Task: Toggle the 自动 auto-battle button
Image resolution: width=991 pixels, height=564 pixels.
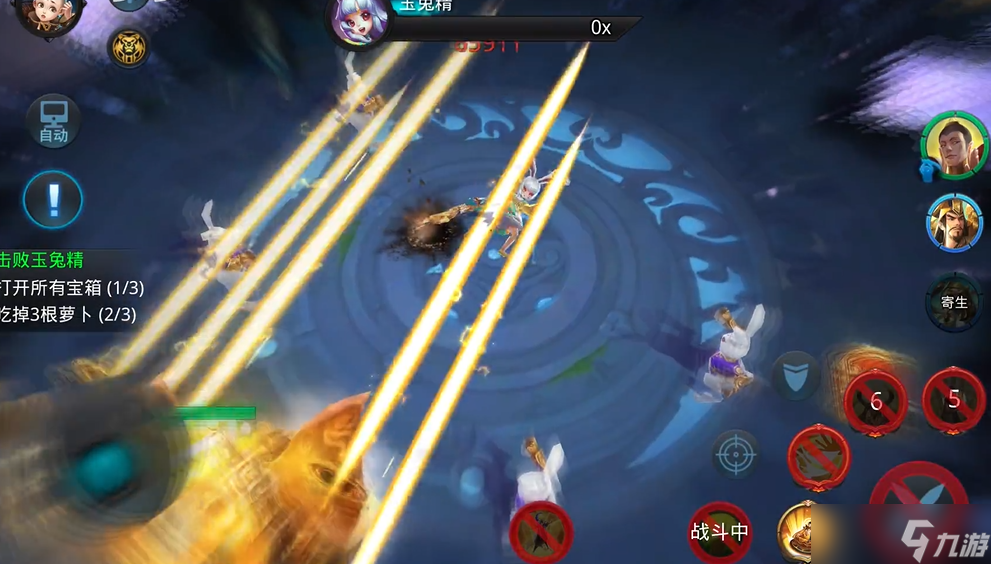Action: coord(53,123)
